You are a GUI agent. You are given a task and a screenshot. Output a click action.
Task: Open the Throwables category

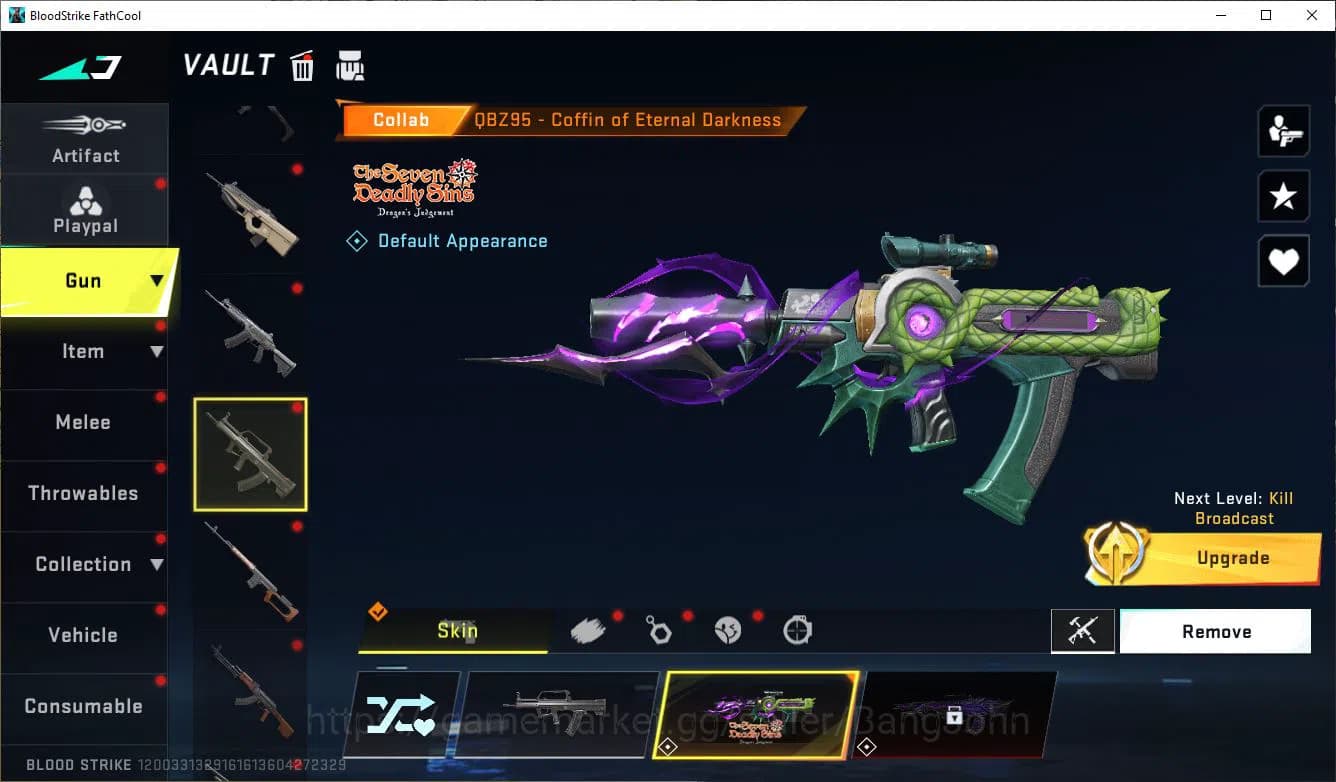85,493
